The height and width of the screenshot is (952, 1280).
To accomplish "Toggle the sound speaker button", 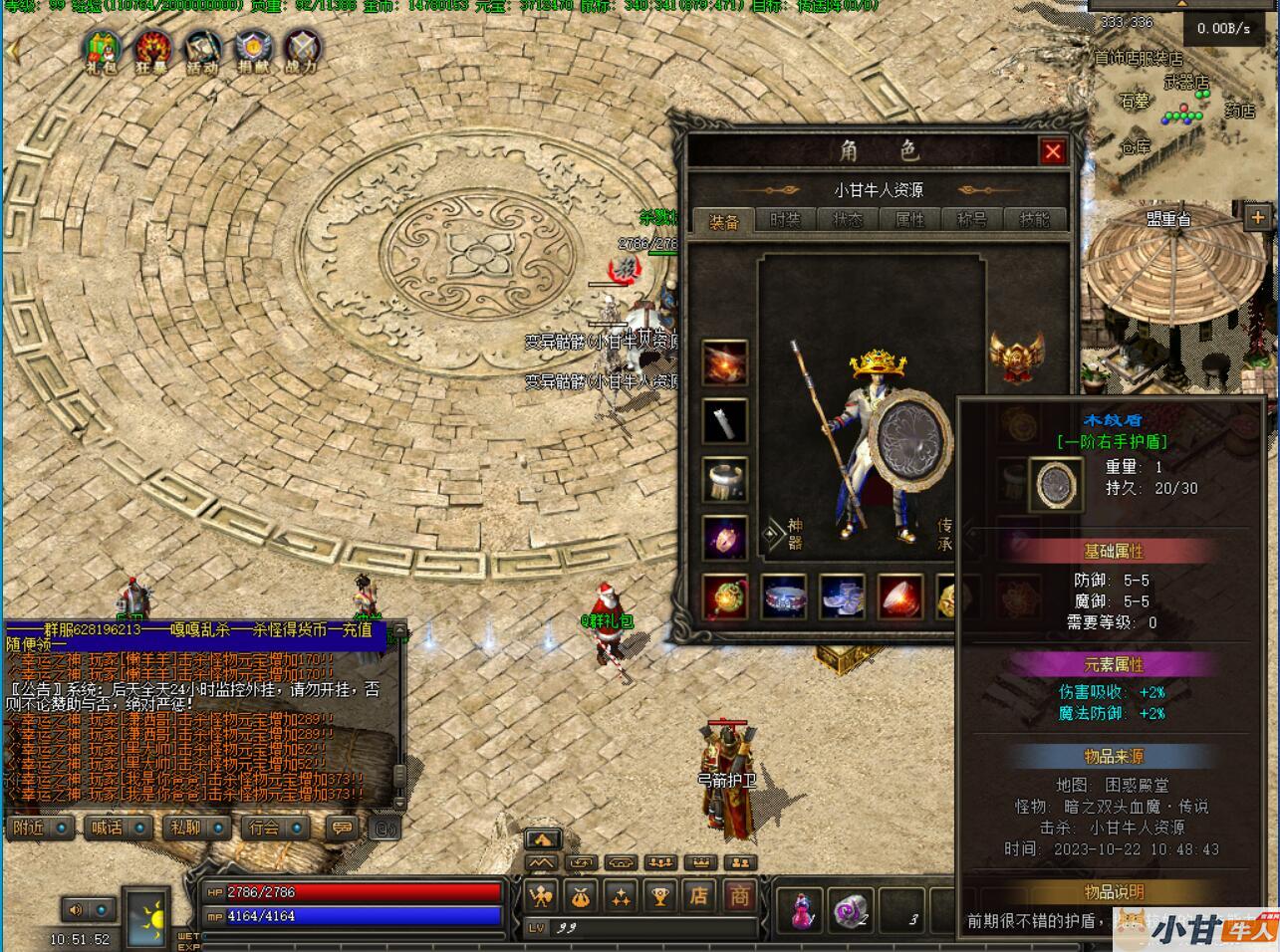I will point(76,909).
